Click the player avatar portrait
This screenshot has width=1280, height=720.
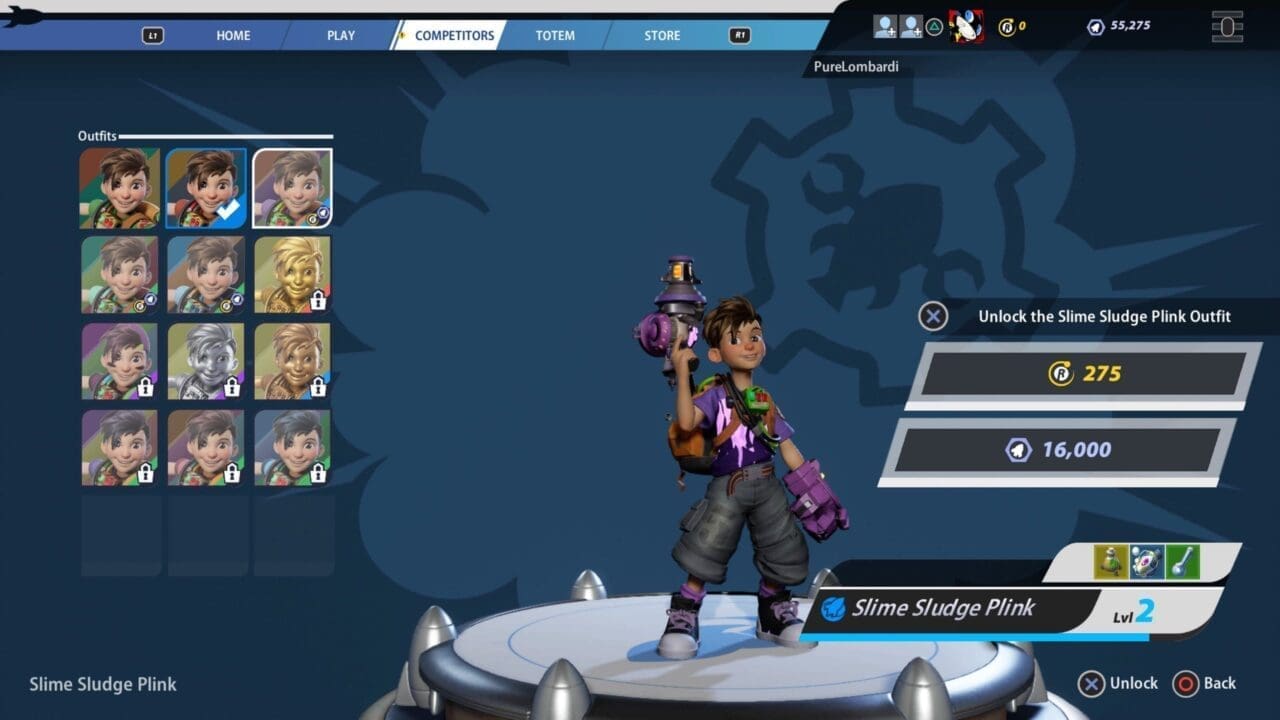966,26
